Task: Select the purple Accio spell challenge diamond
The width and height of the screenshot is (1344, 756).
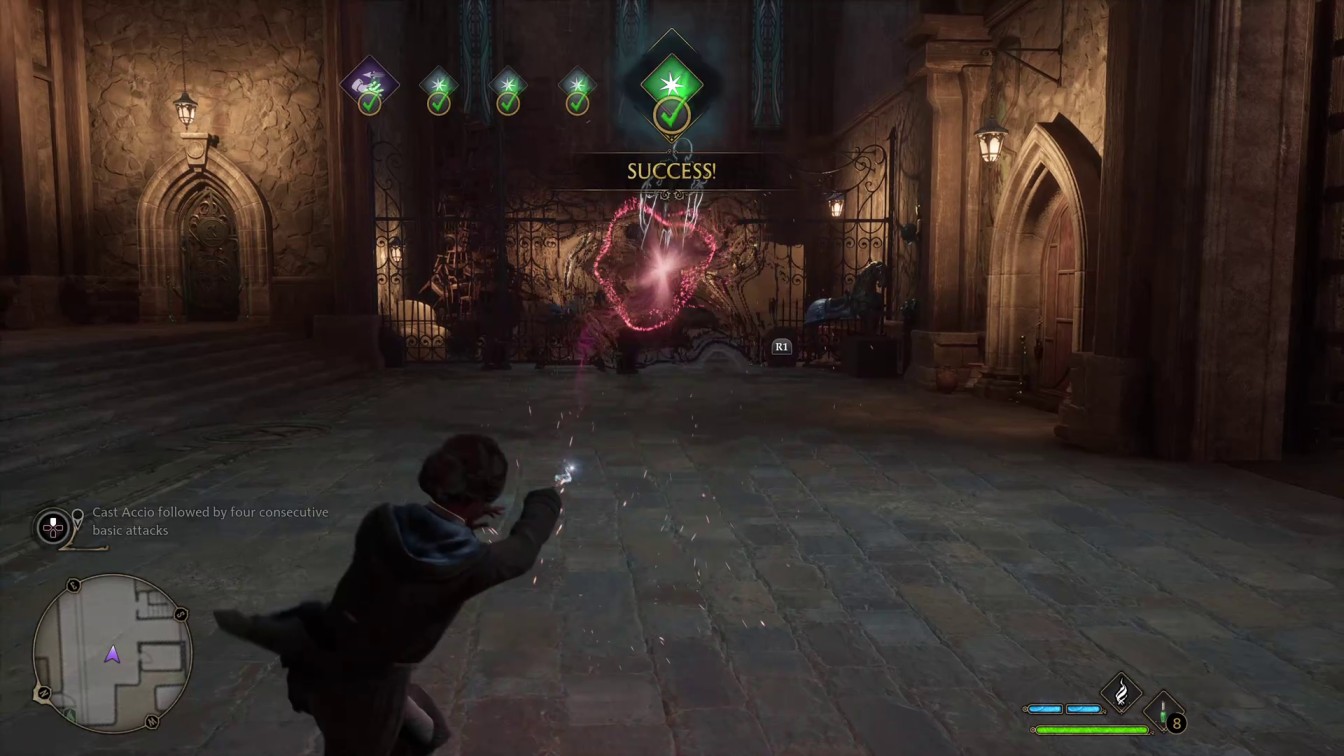Action: point(370,84)
